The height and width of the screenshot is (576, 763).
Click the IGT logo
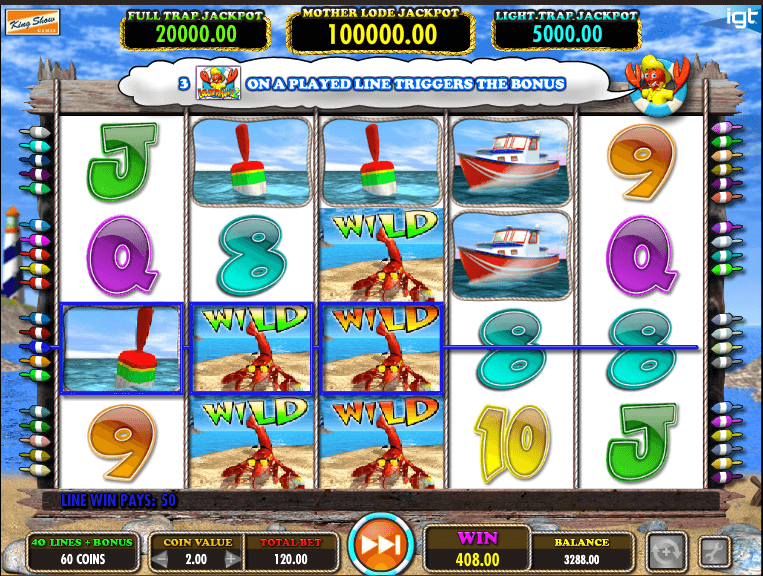[x=740, y=17]
